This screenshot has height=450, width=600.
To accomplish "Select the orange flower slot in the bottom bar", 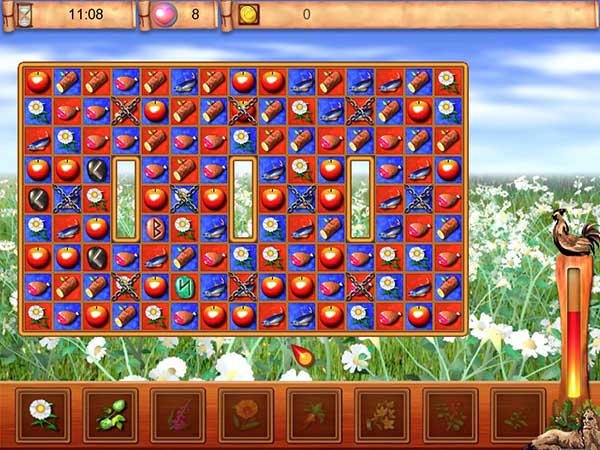I will click(x=246, y=414).
